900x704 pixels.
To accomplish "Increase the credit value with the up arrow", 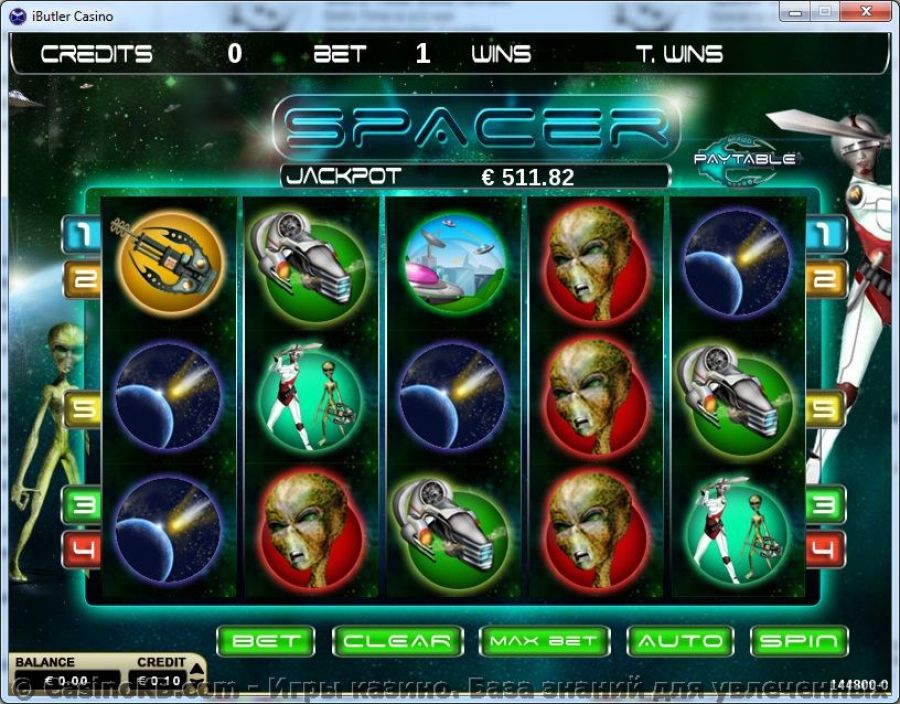I will tap(197, 670).
